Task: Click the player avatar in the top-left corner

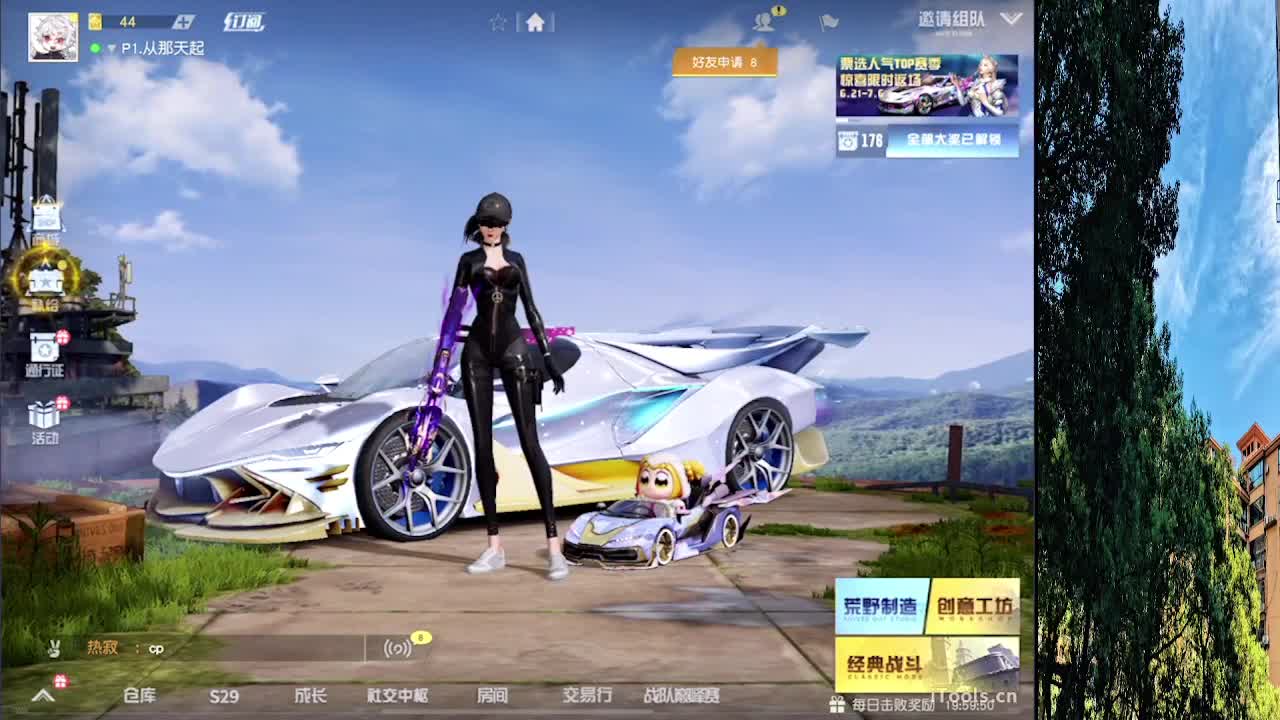Action: coord(53,36)
